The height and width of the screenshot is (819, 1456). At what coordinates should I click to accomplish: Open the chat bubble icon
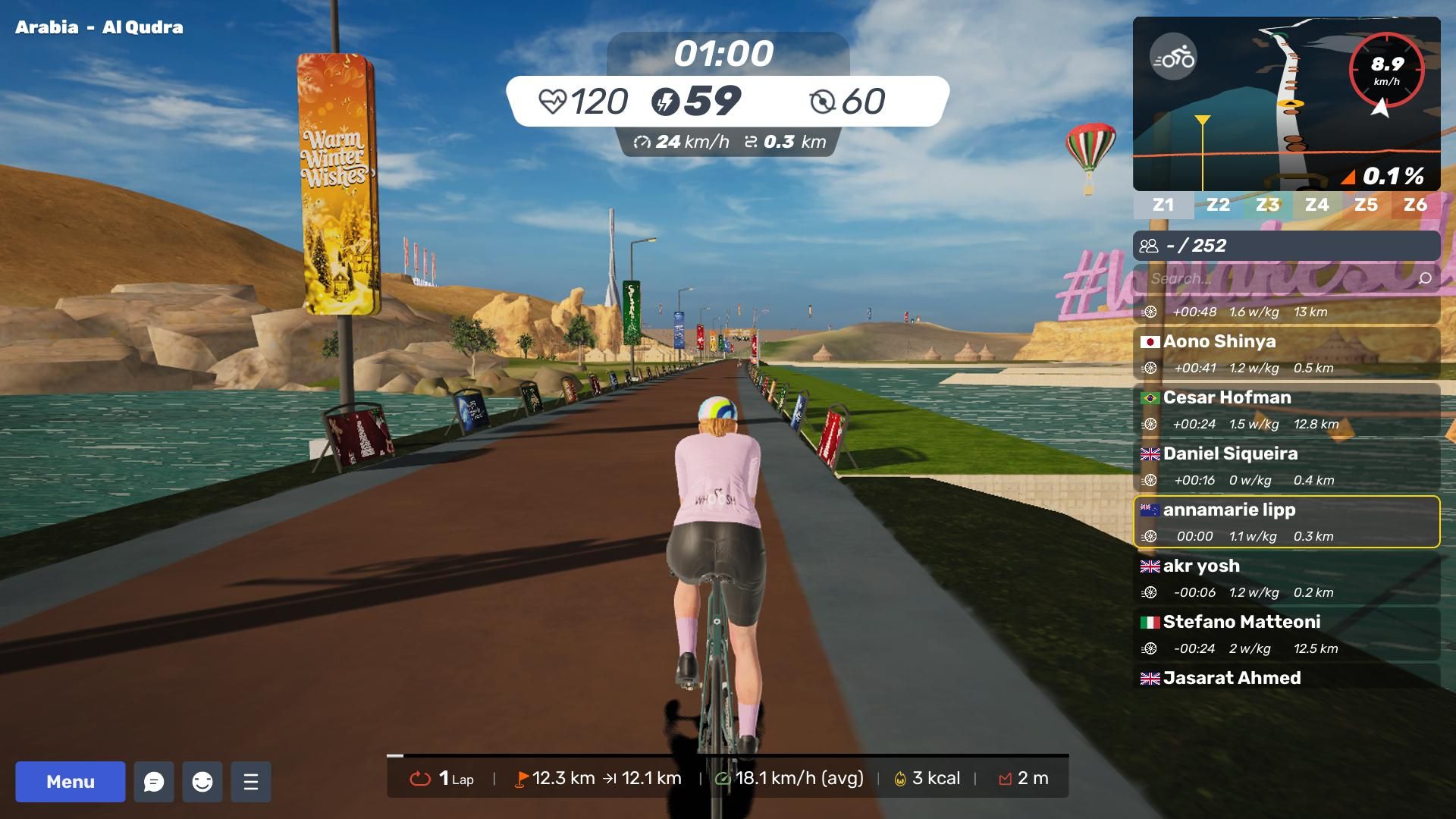(x=154, y=782)
